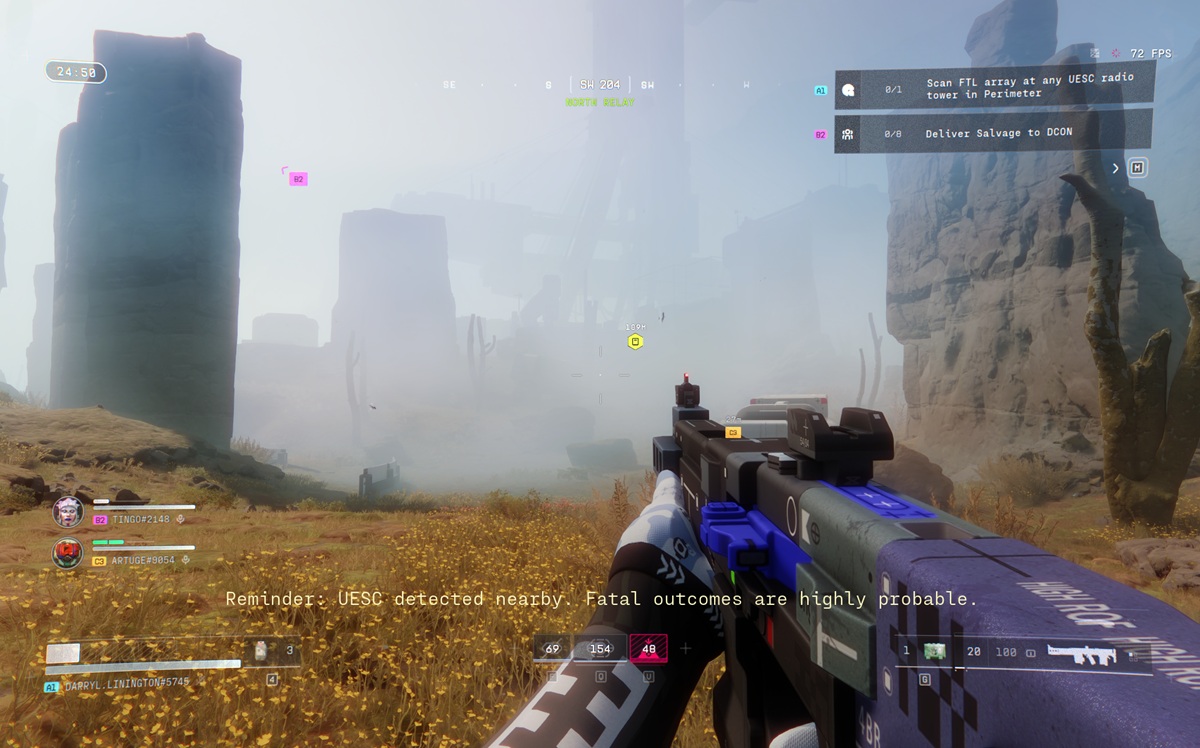Click the compass heading bar

coord(600,85)
